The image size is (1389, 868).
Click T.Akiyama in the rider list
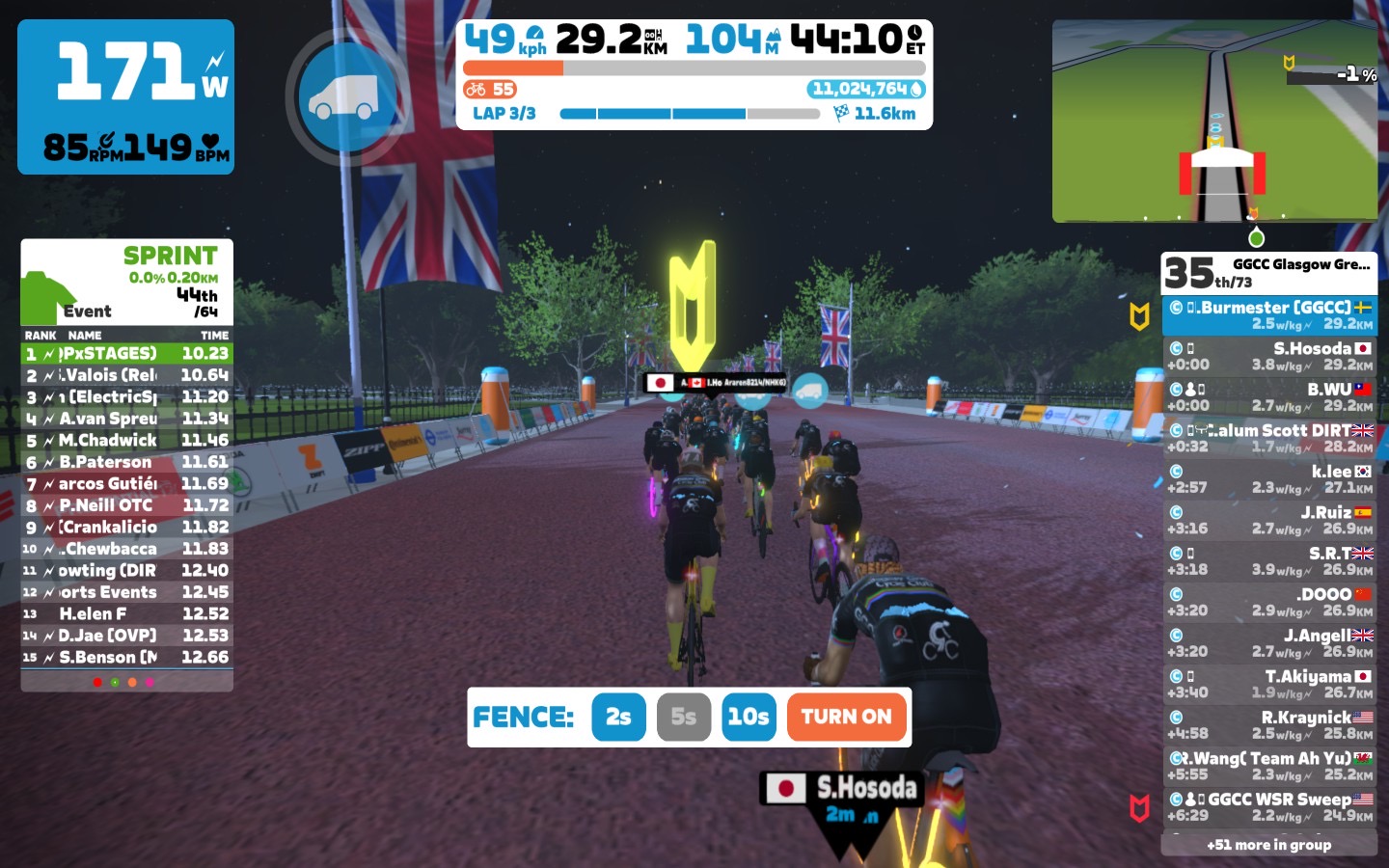1268,684
